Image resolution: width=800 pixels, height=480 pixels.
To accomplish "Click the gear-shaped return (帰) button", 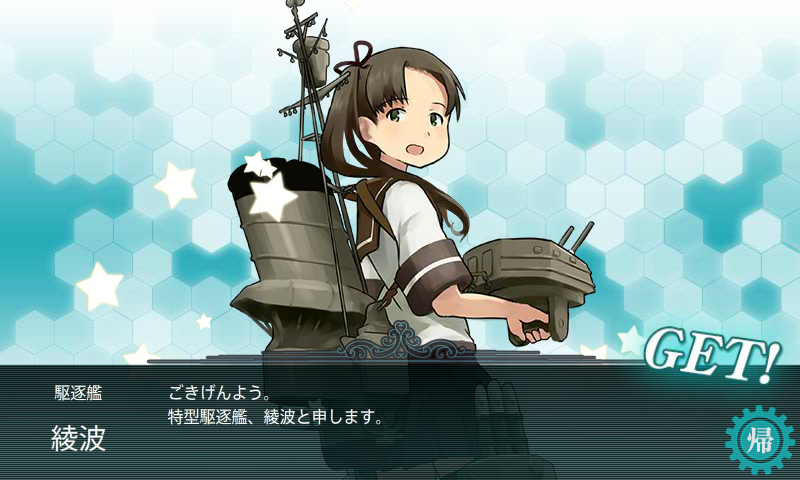I will [758, 441].
